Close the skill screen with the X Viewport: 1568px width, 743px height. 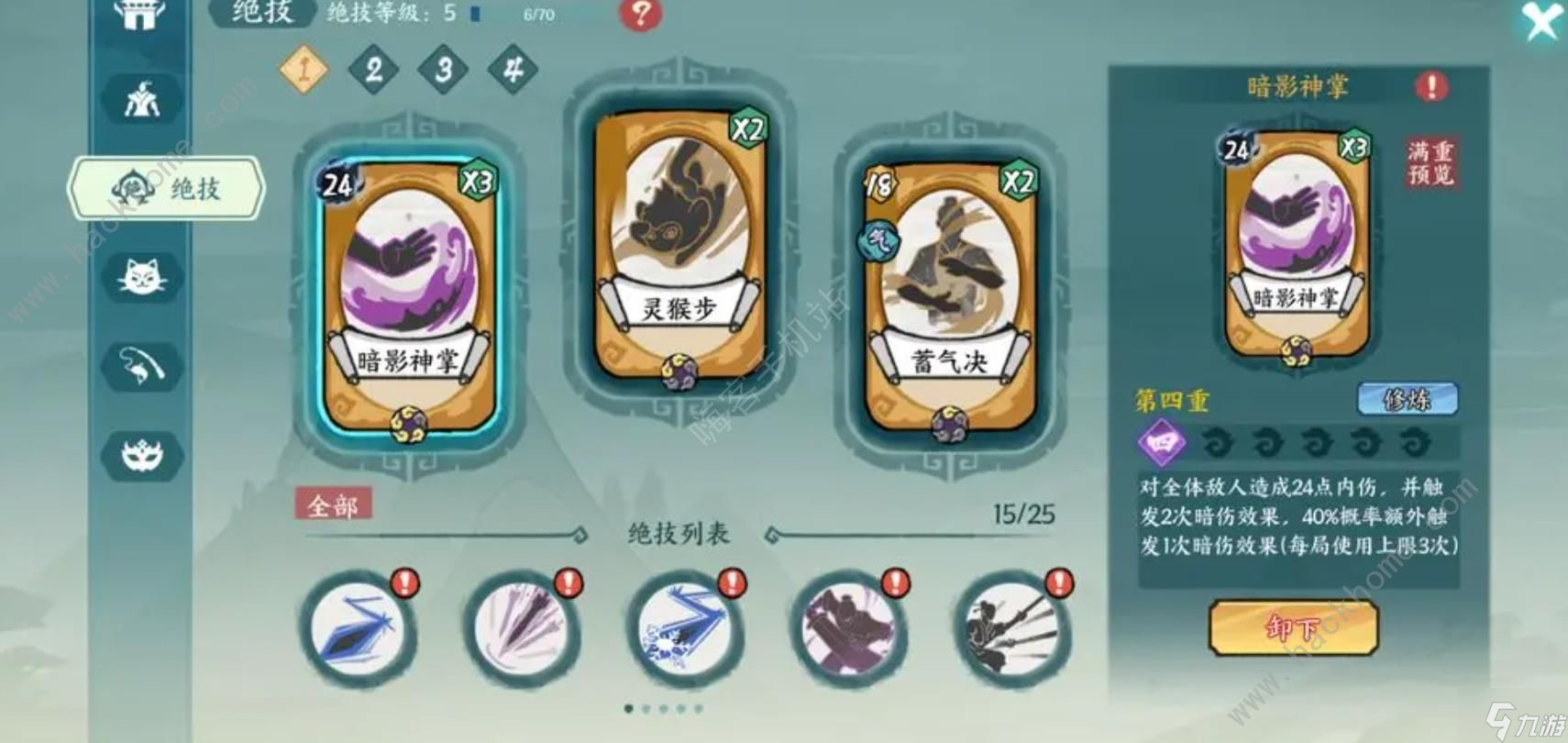point(1540,20)
